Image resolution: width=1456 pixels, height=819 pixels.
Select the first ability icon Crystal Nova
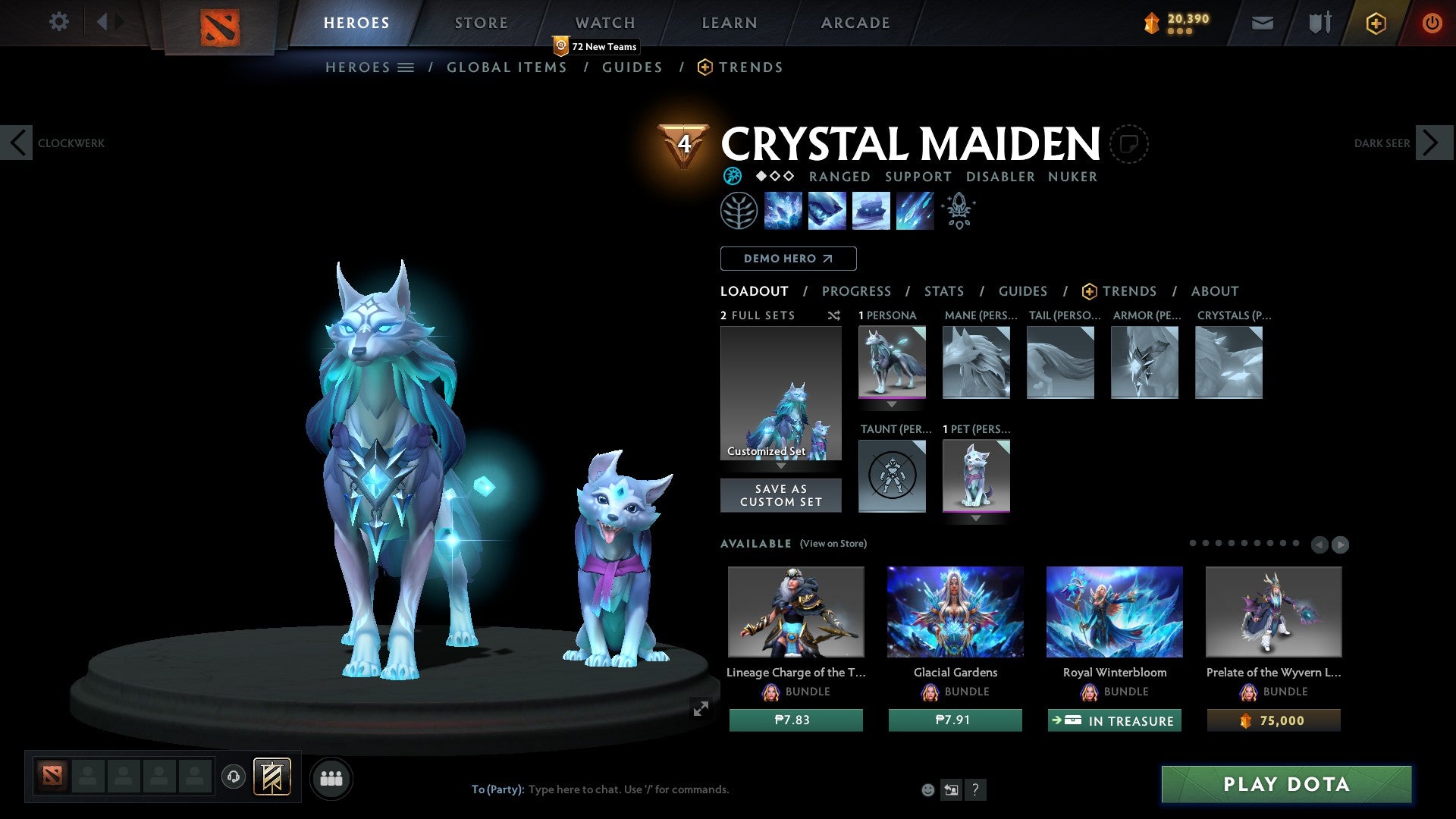783,210
